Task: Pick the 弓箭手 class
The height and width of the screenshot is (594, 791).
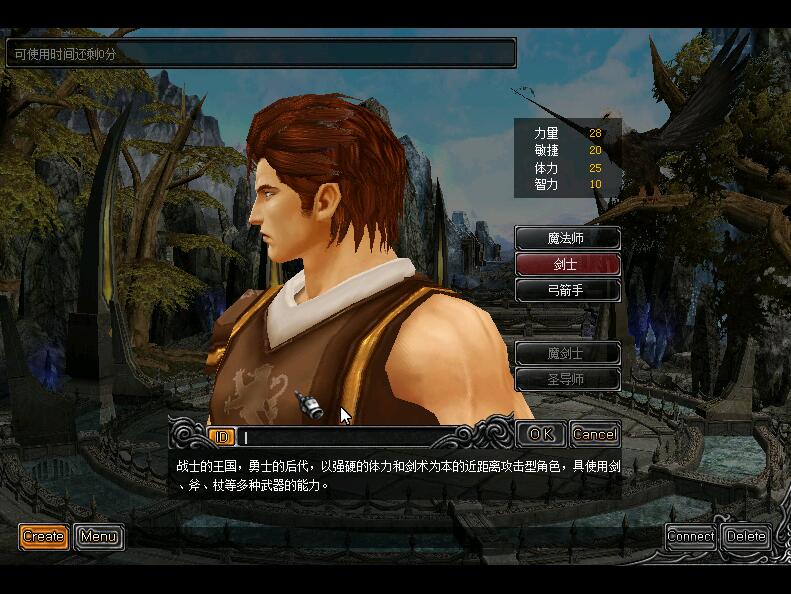Action: pos(567,290)
